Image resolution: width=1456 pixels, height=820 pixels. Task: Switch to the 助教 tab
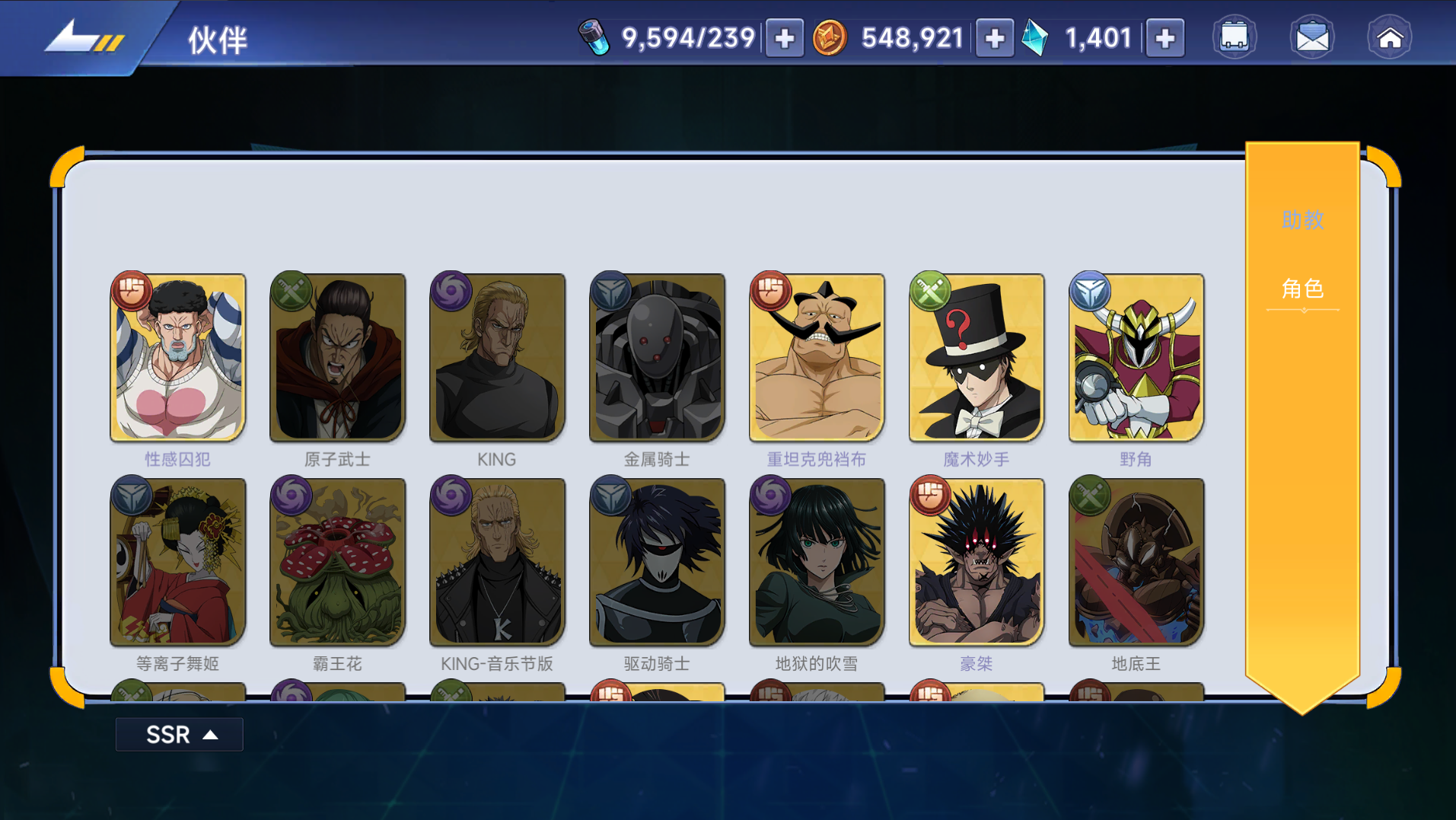point(1302,220)
